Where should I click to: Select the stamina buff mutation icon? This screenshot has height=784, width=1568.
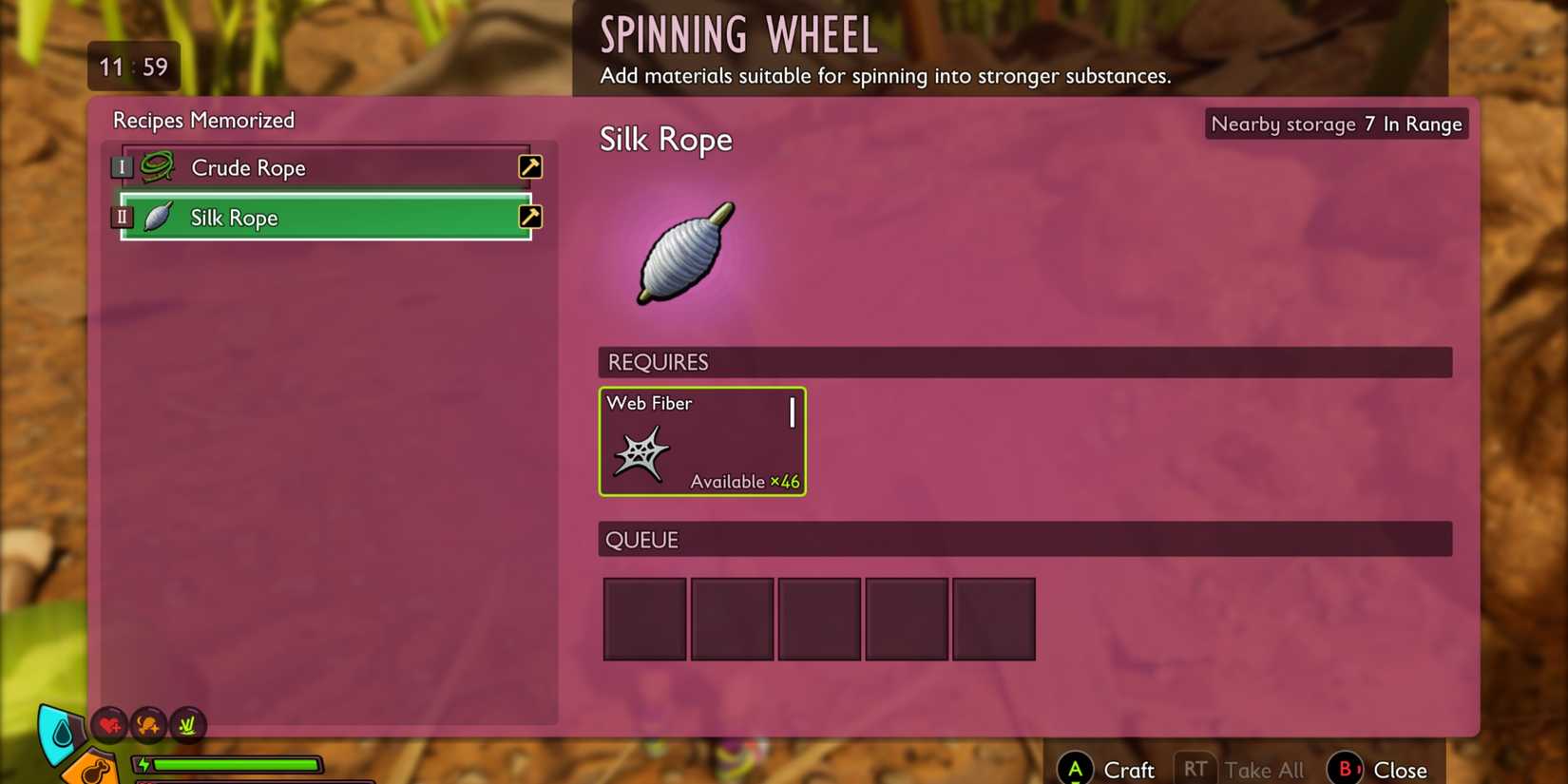(x=149, y=725)
